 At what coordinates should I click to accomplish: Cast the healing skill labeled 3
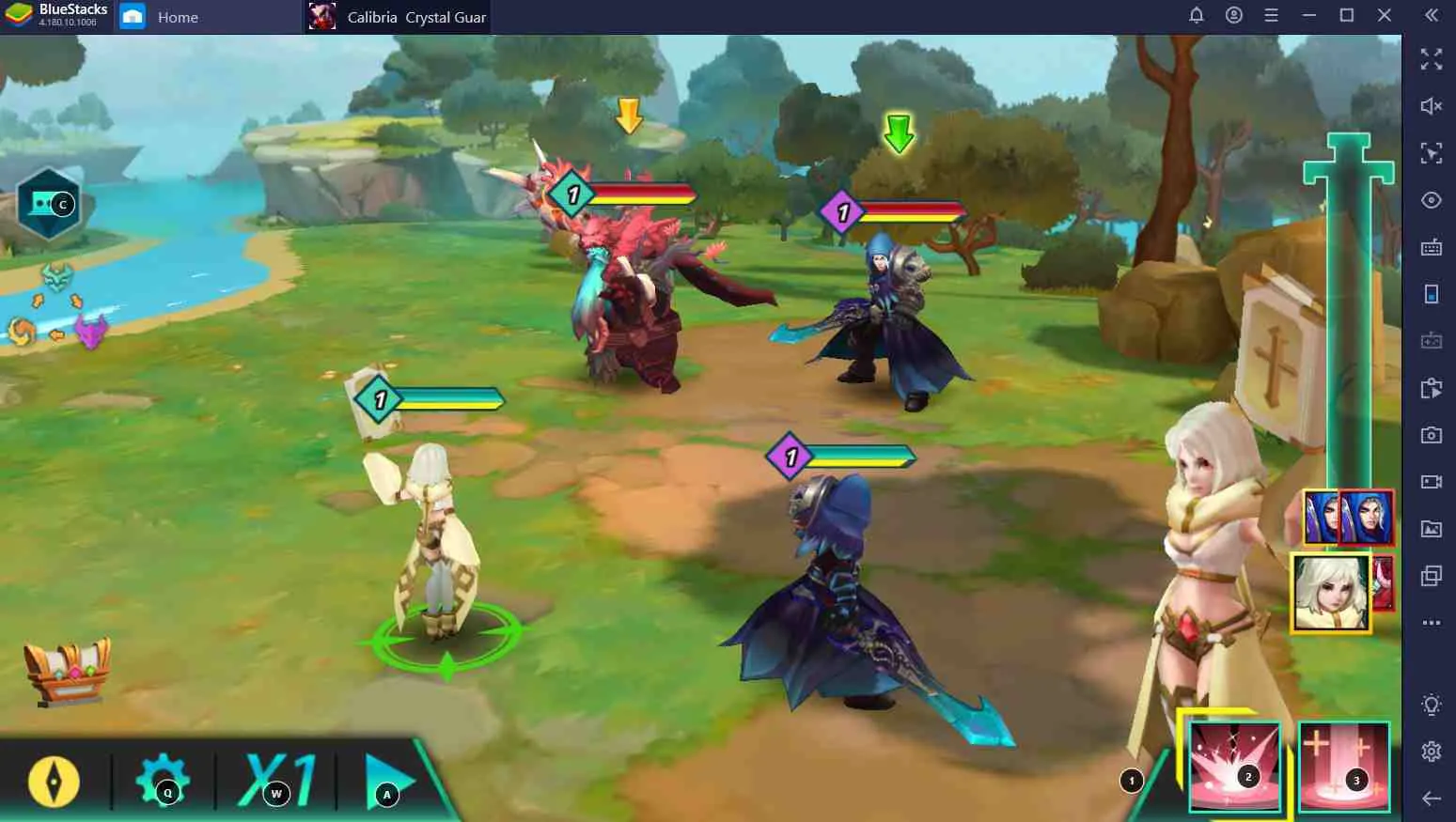point(1342,766)
